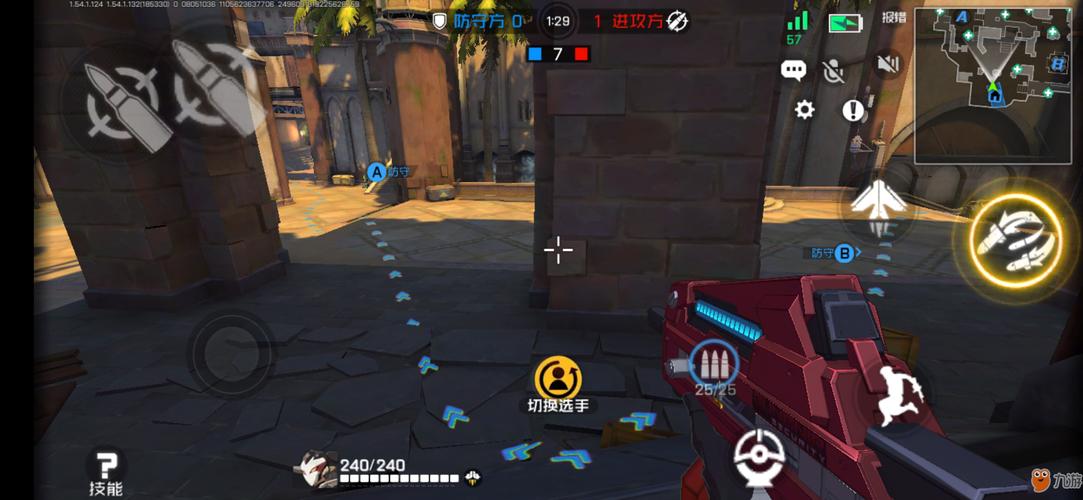Toggle the muted microphone icon
The height and width of the screenshot is (500, 1083).
click(833, 69)
